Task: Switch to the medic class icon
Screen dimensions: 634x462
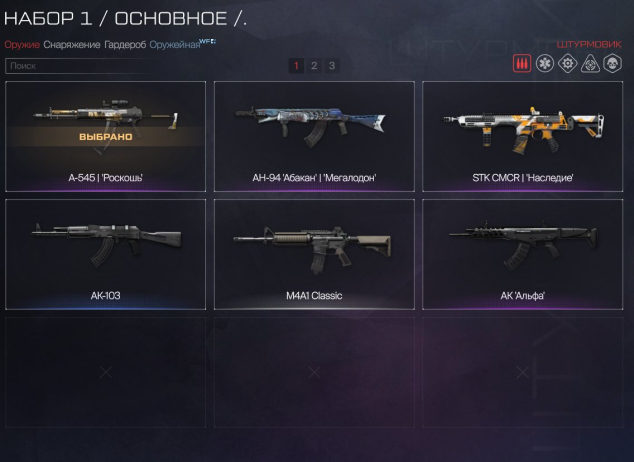Action: (545, 64)
